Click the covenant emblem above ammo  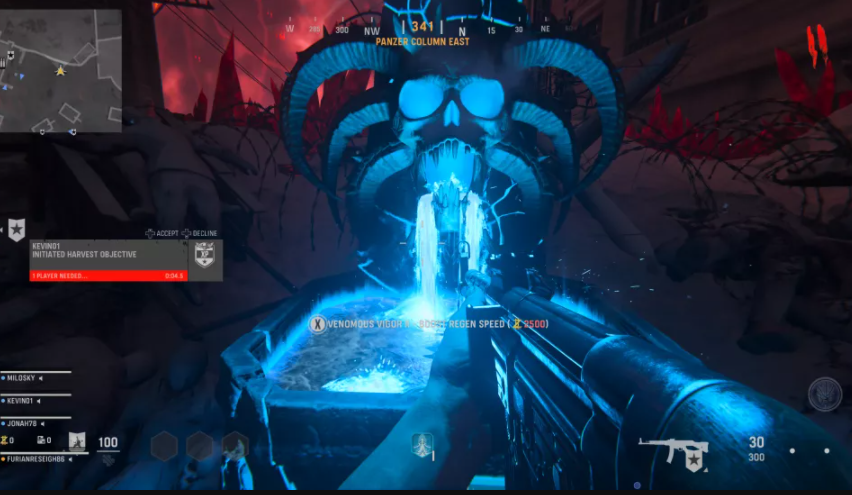tap(825, 394)
